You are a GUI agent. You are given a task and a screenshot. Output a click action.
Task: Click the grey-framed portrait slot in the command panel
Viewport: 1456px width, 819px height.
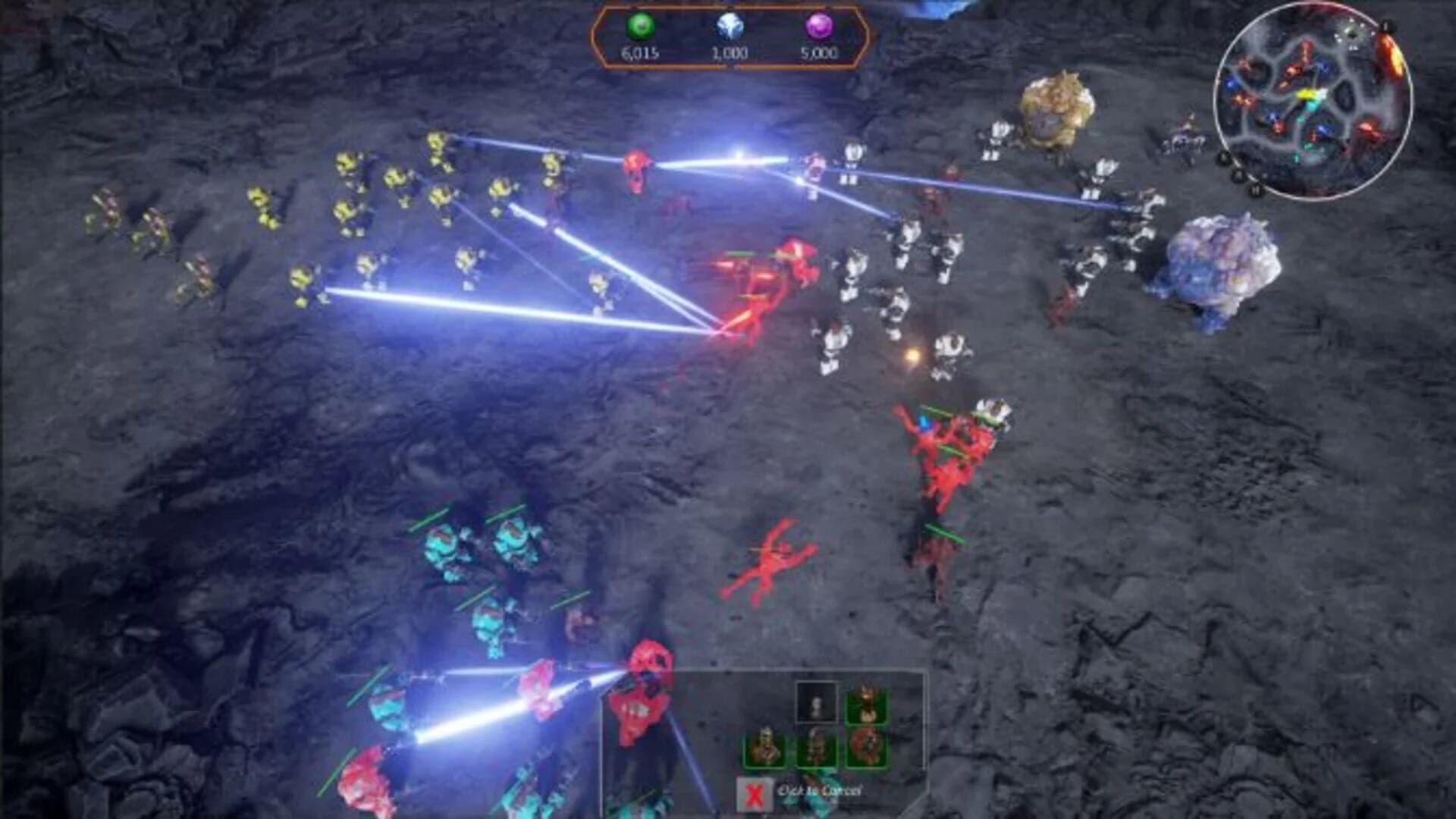817,701
